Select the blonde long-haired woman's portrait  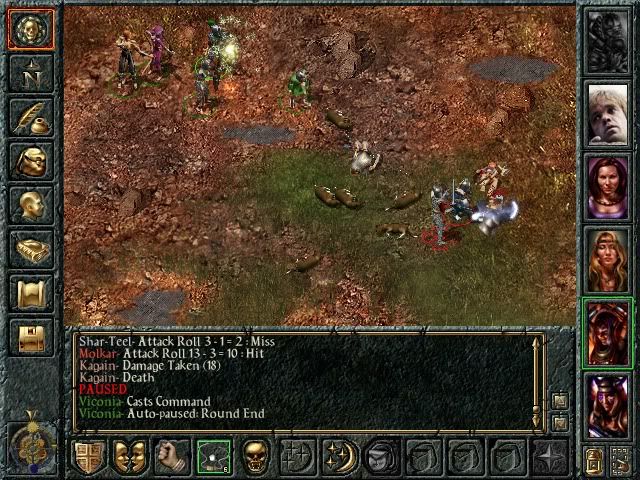click(x=608, y=259)
